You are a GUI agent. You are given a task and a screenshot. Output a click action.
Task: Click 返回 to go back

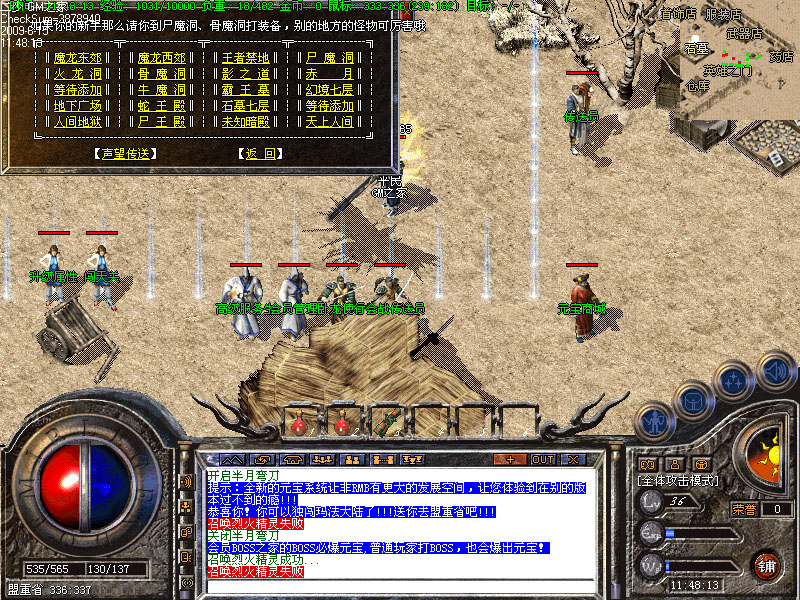point(260,154)
